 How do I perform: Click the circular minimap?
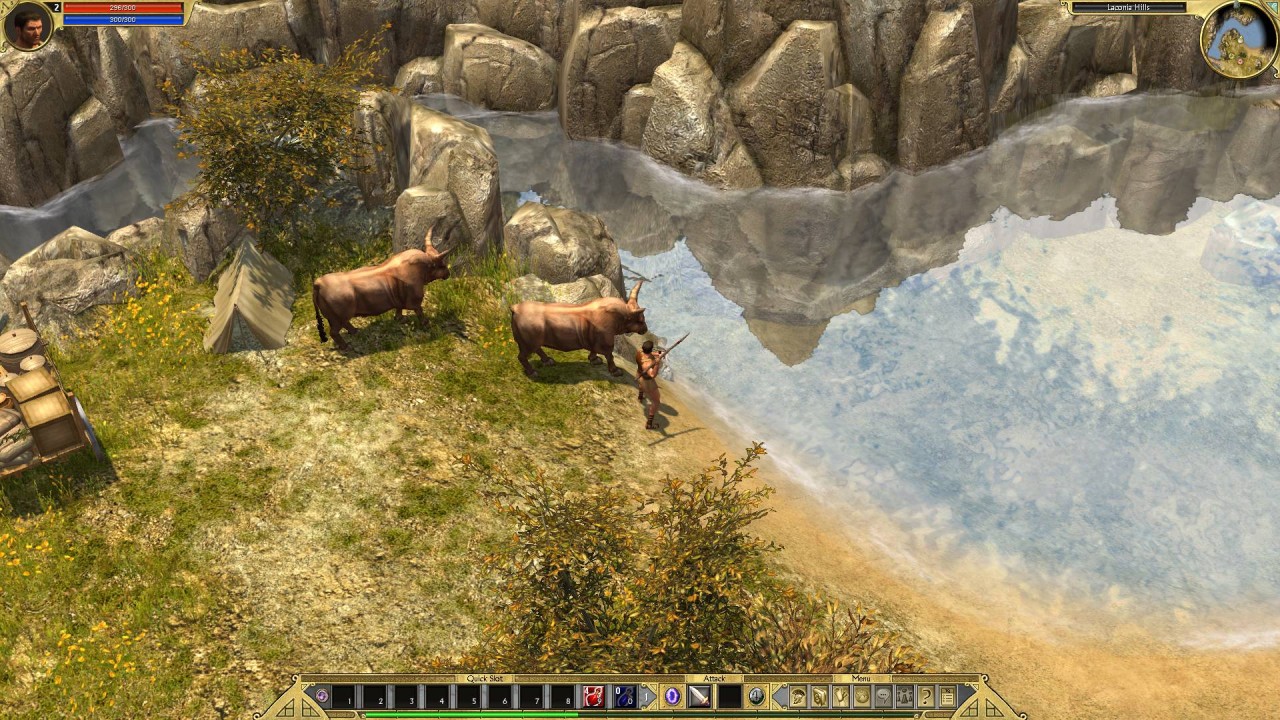[x=1238, y=39]
